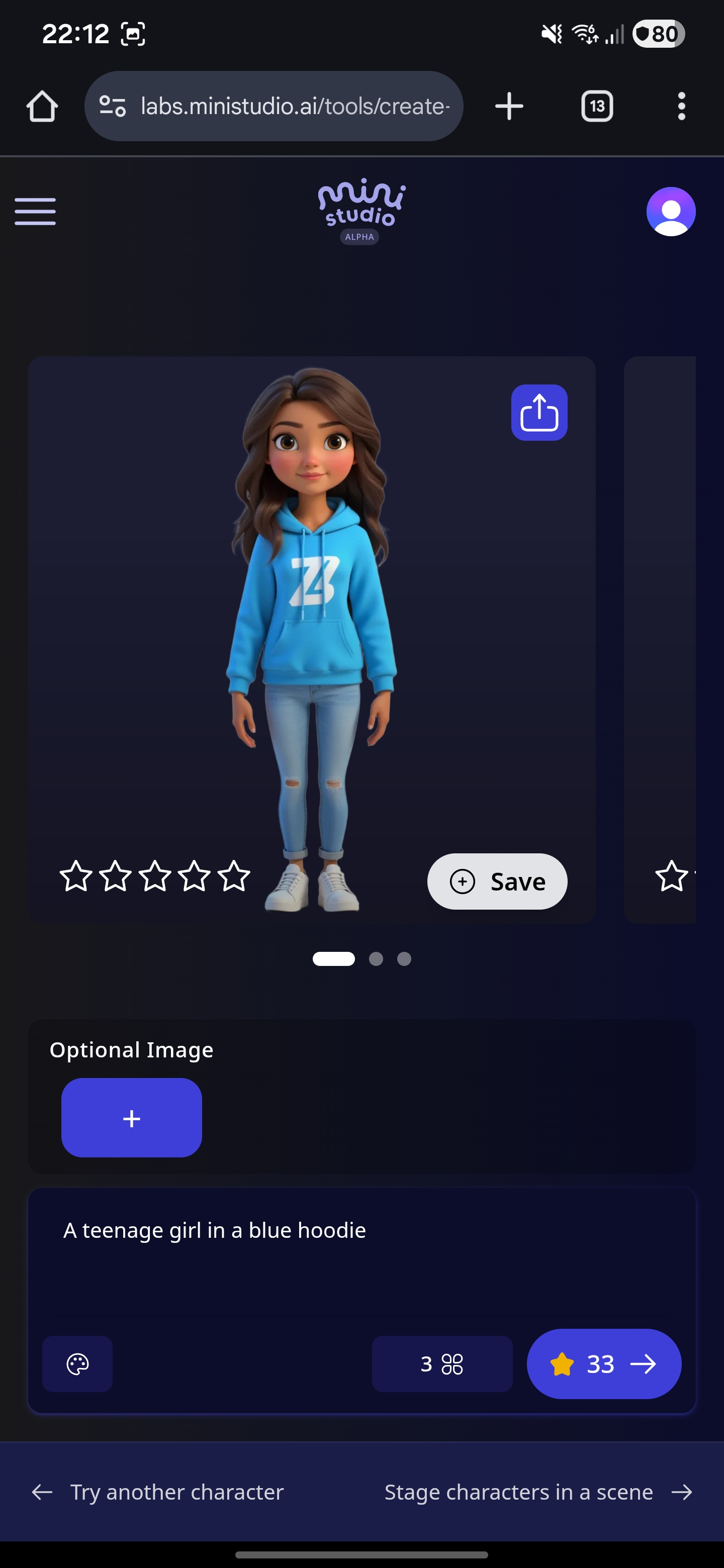
Task: Open the style palette picker icon
Action: pyautogui.click(x=77, y=1363)
